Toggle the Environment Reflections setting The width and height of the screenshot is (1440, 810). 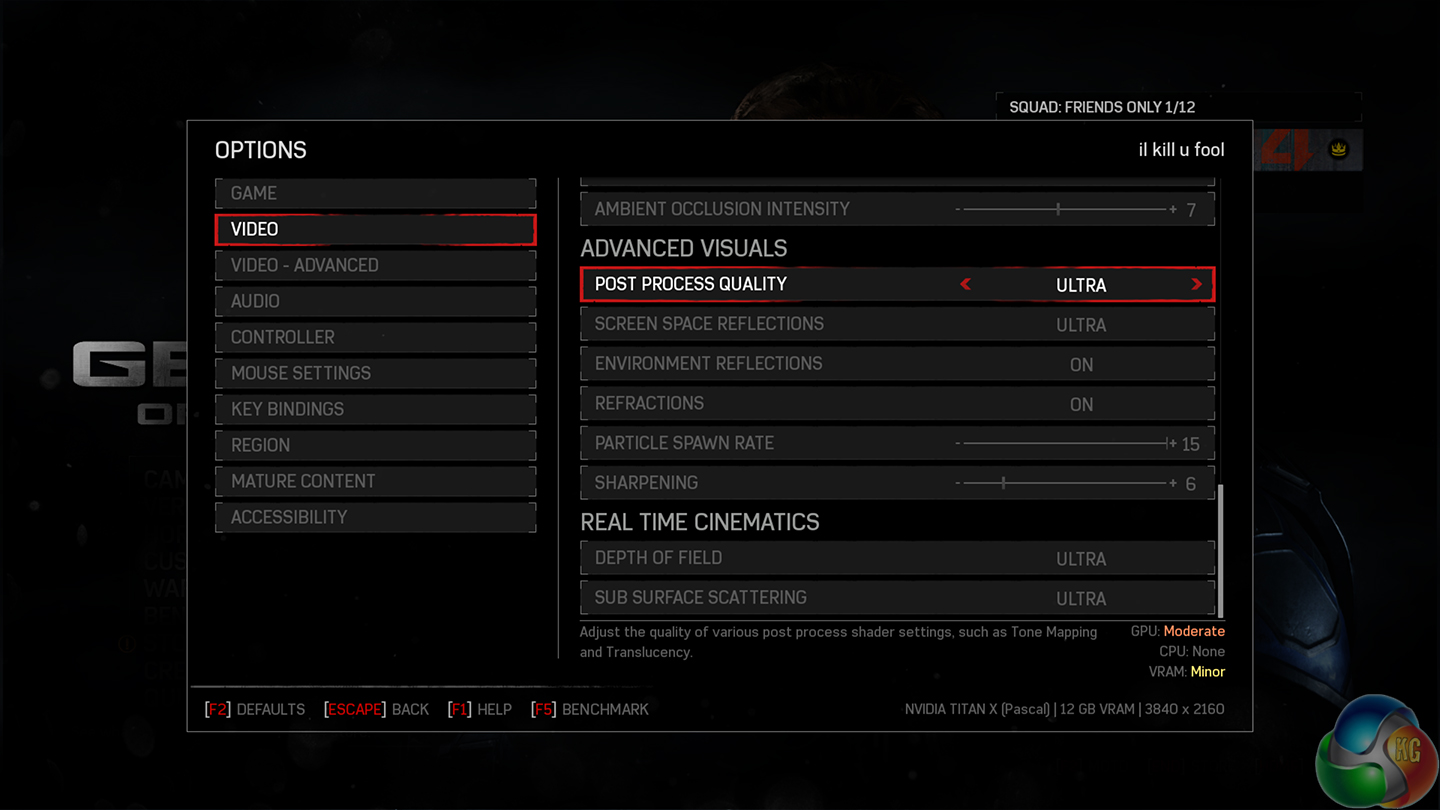(897, 364)
